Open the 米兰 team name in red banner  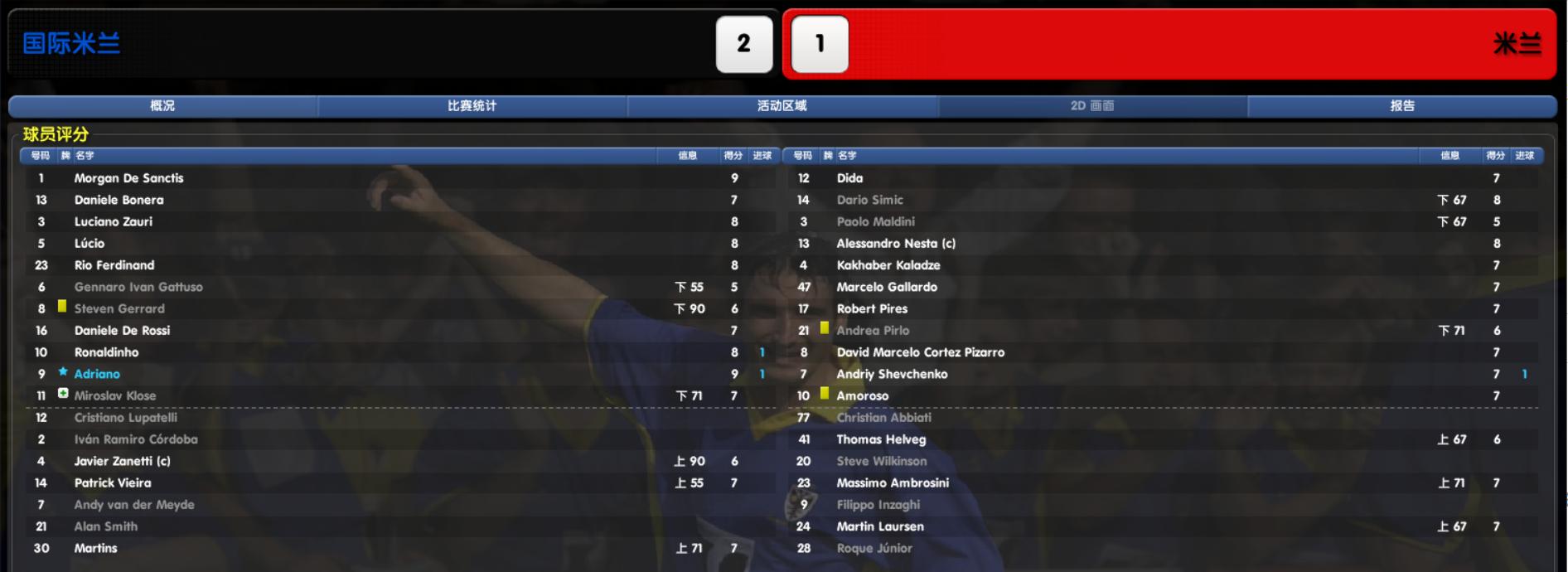click(x=1517, y=44)
